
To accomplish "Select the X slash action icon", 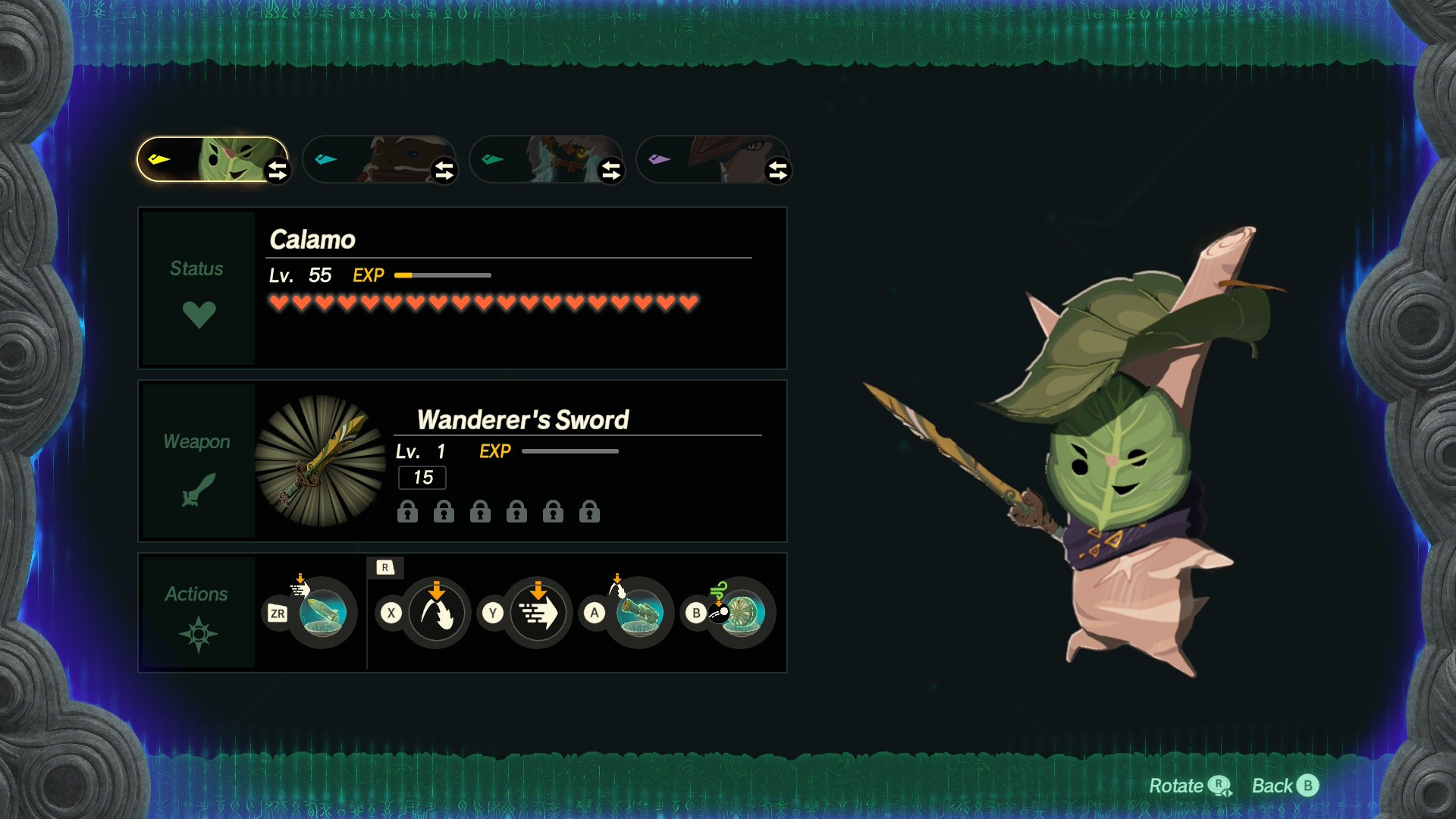I will [x=436, y=613].
